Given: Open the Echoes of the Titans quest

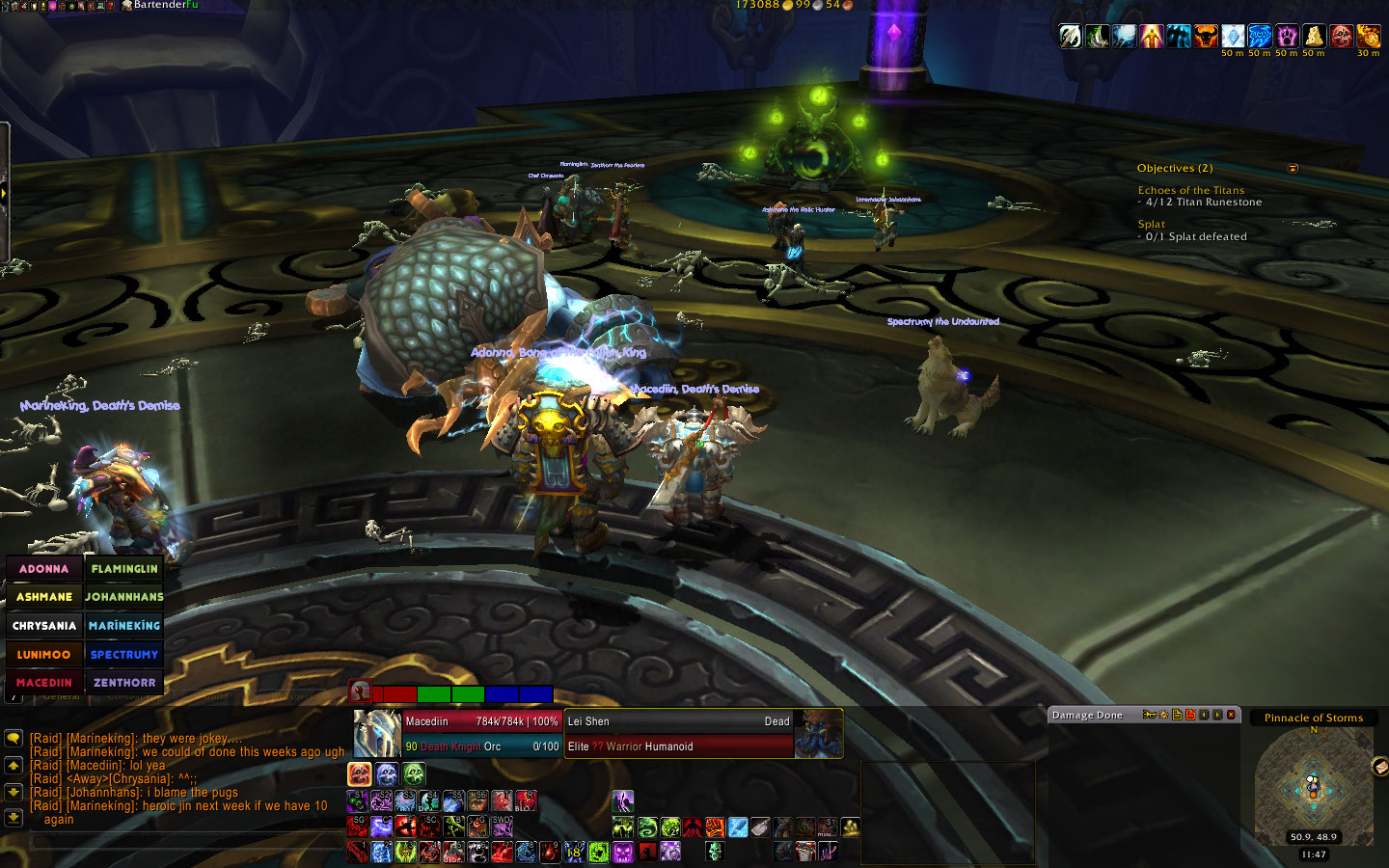Looking at the screenshot, I should click(x=1191, y=191).
